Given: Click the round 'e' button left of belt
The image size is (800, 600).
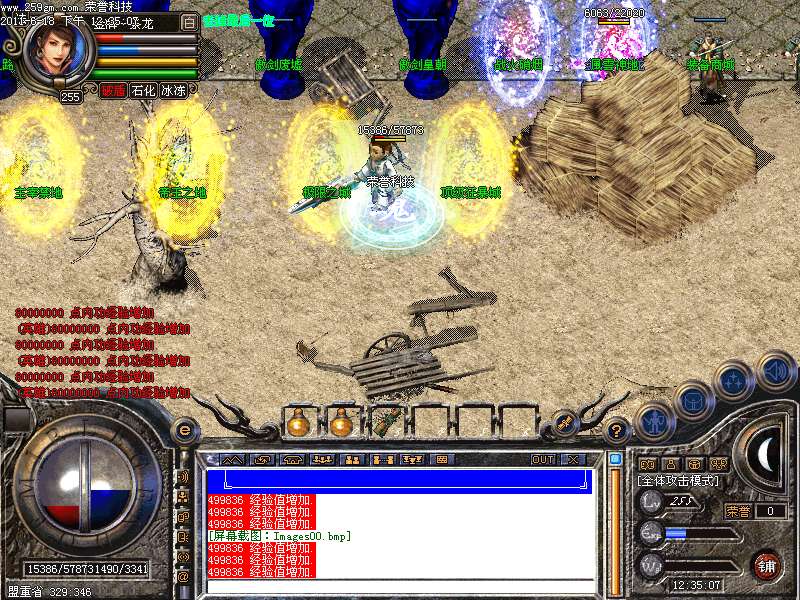Looking at the screenshot, I should 184,431.
